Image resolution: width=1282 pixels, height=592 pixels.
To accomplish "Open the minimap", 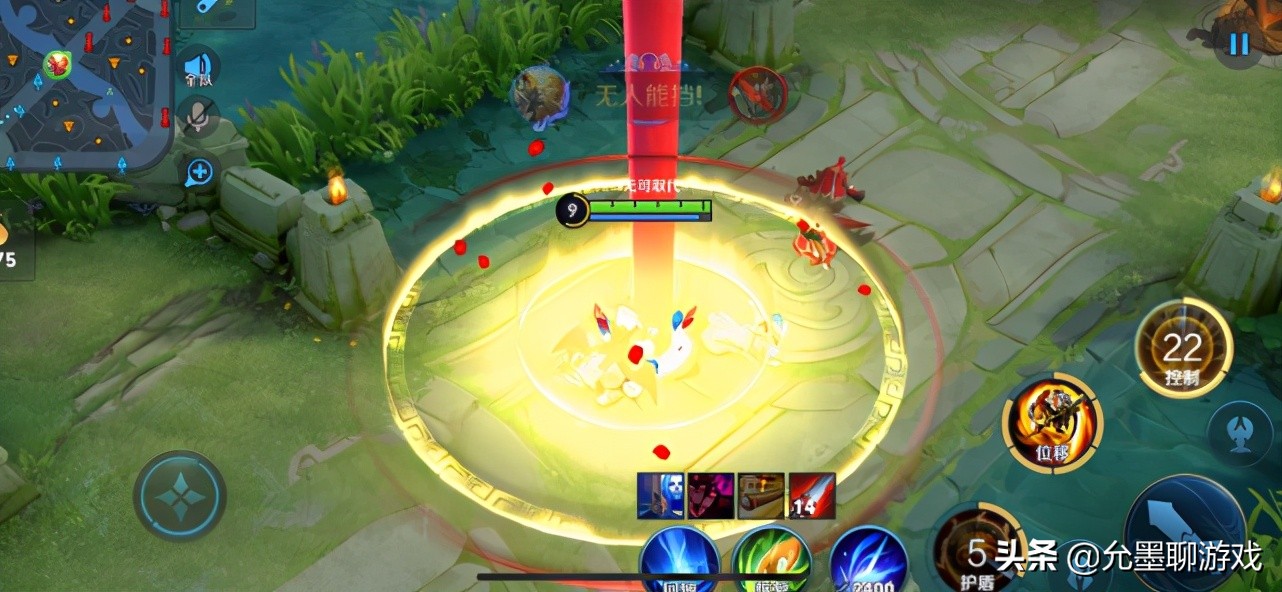I will click(x=85, y=85).
